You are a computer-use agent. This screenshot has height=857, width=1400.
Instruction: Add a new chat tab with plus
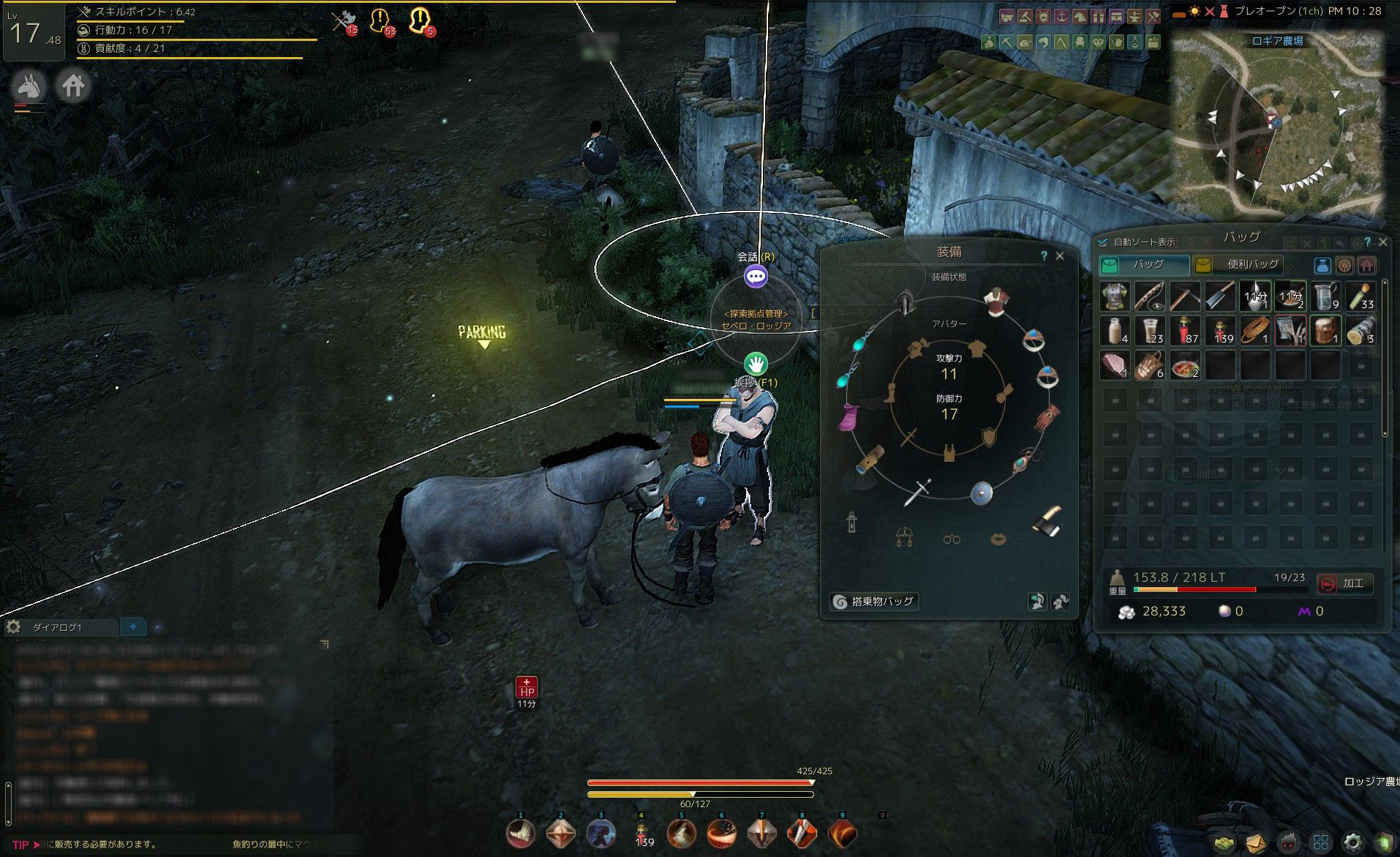pos(133,626)
